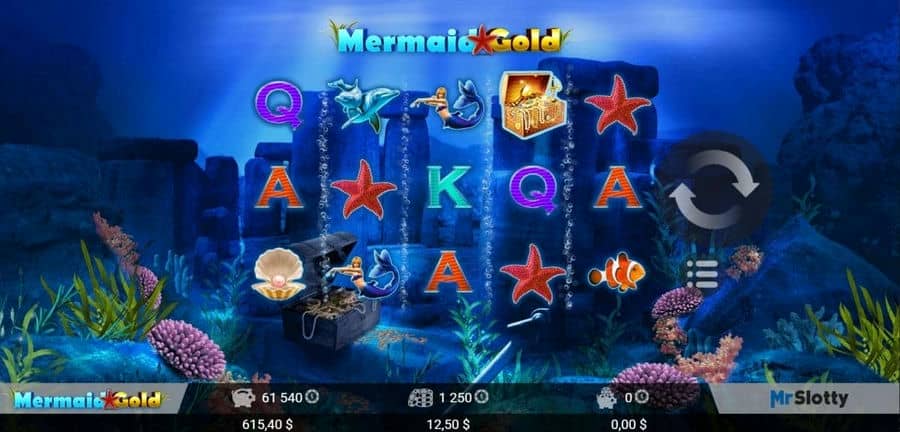
Task: Open the list menu icon
Action: (703, 273)
